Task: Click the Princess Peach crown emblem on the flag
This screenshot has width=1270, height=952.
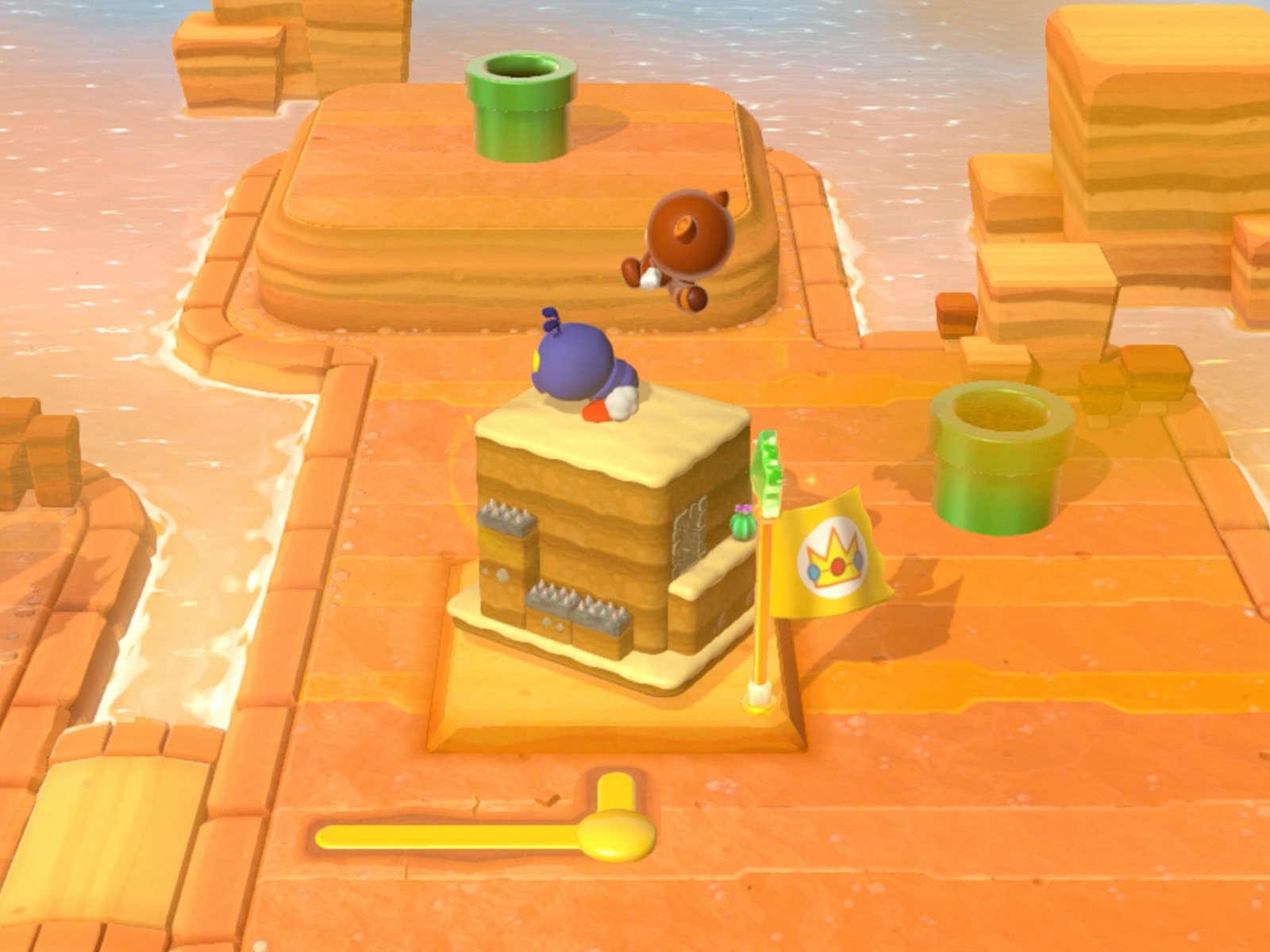Action: point(835,559)
